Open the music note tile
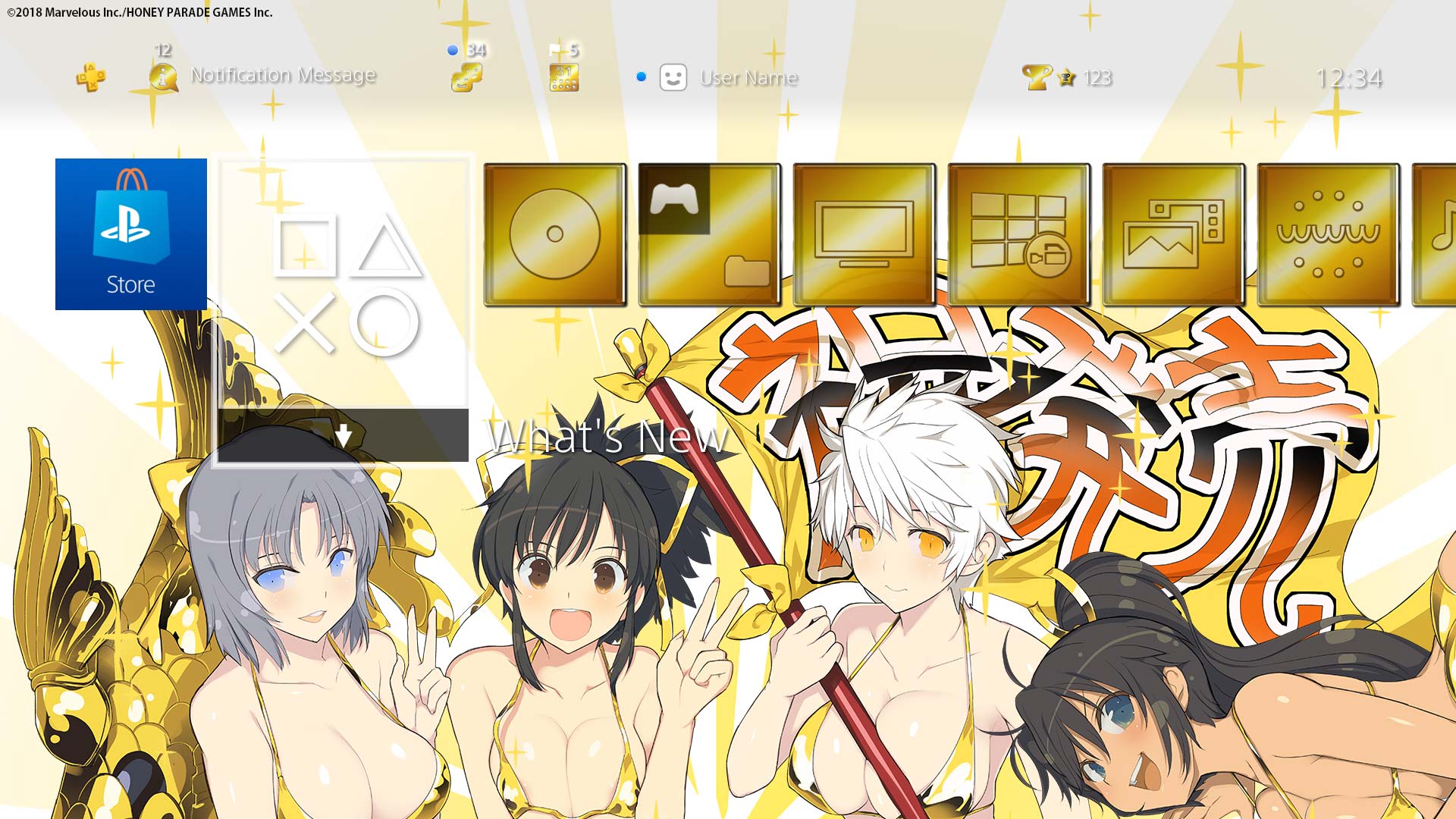1456x819 pixels. pos(1437,234)
